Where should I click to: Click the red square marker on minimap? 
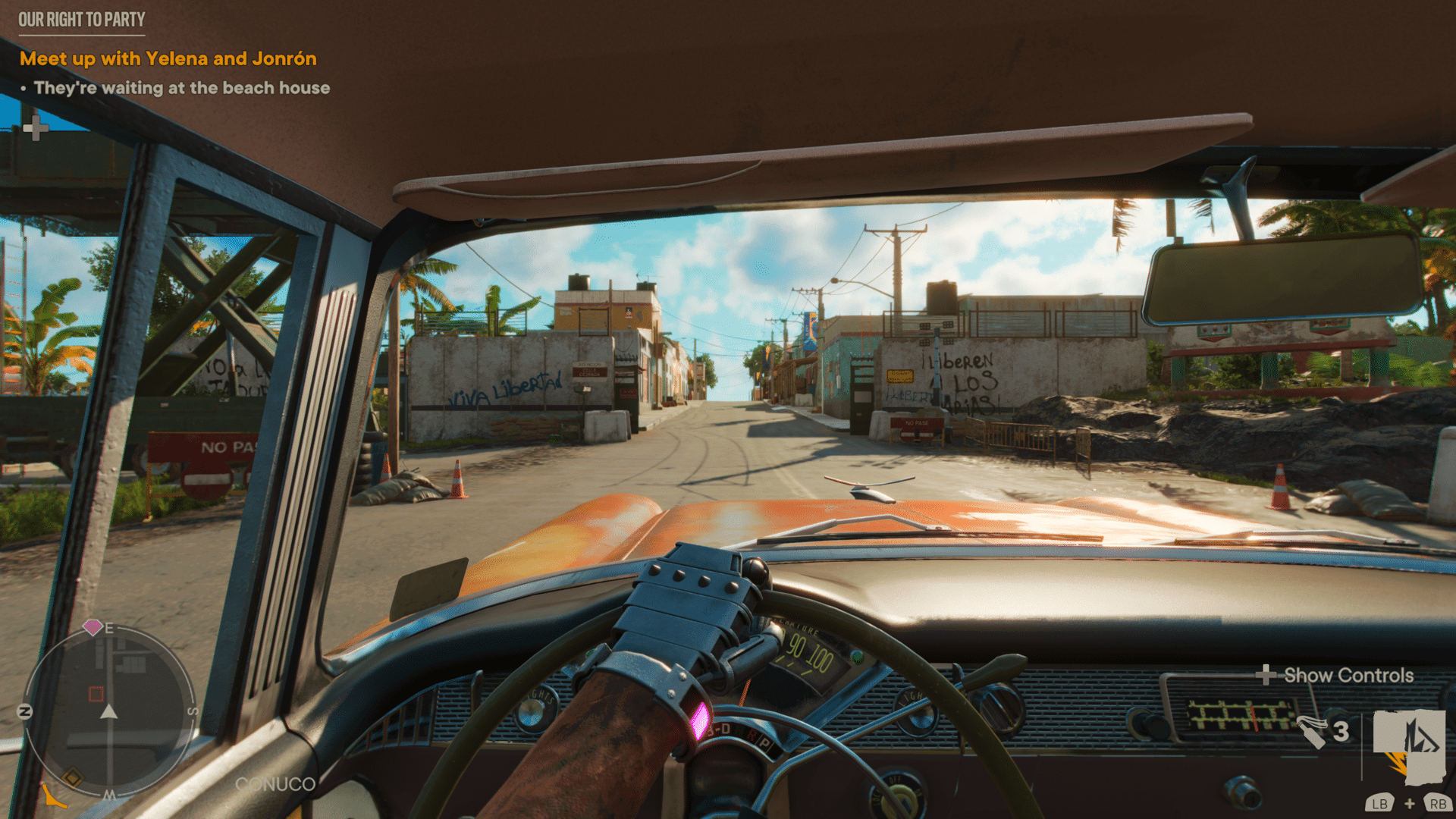pos(96,694)
